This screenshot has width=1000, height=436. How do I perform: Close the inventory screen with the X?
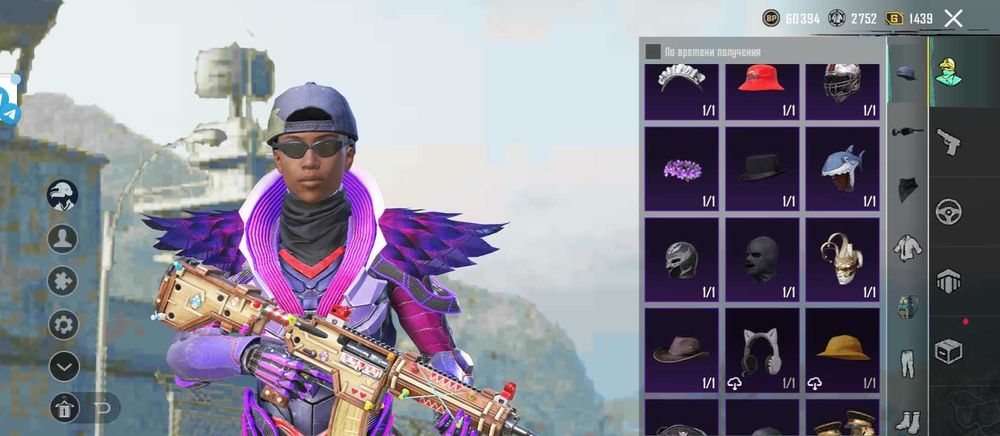(x=953, y=18)
